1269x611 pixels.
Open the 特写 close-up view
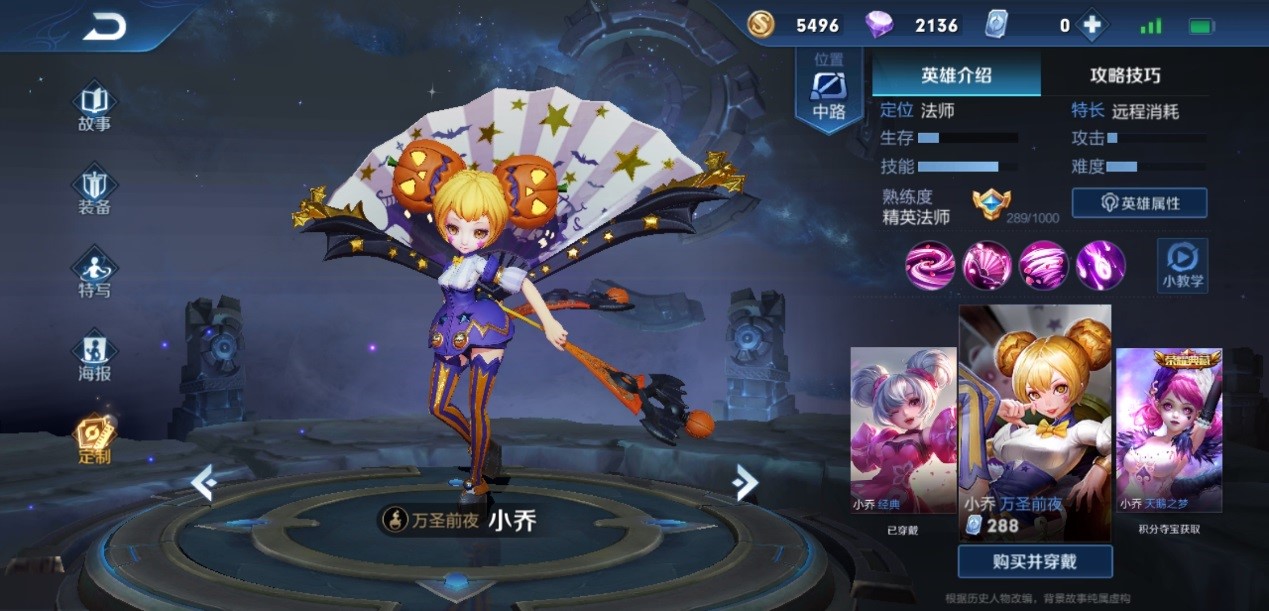click(x=95, y=274)
